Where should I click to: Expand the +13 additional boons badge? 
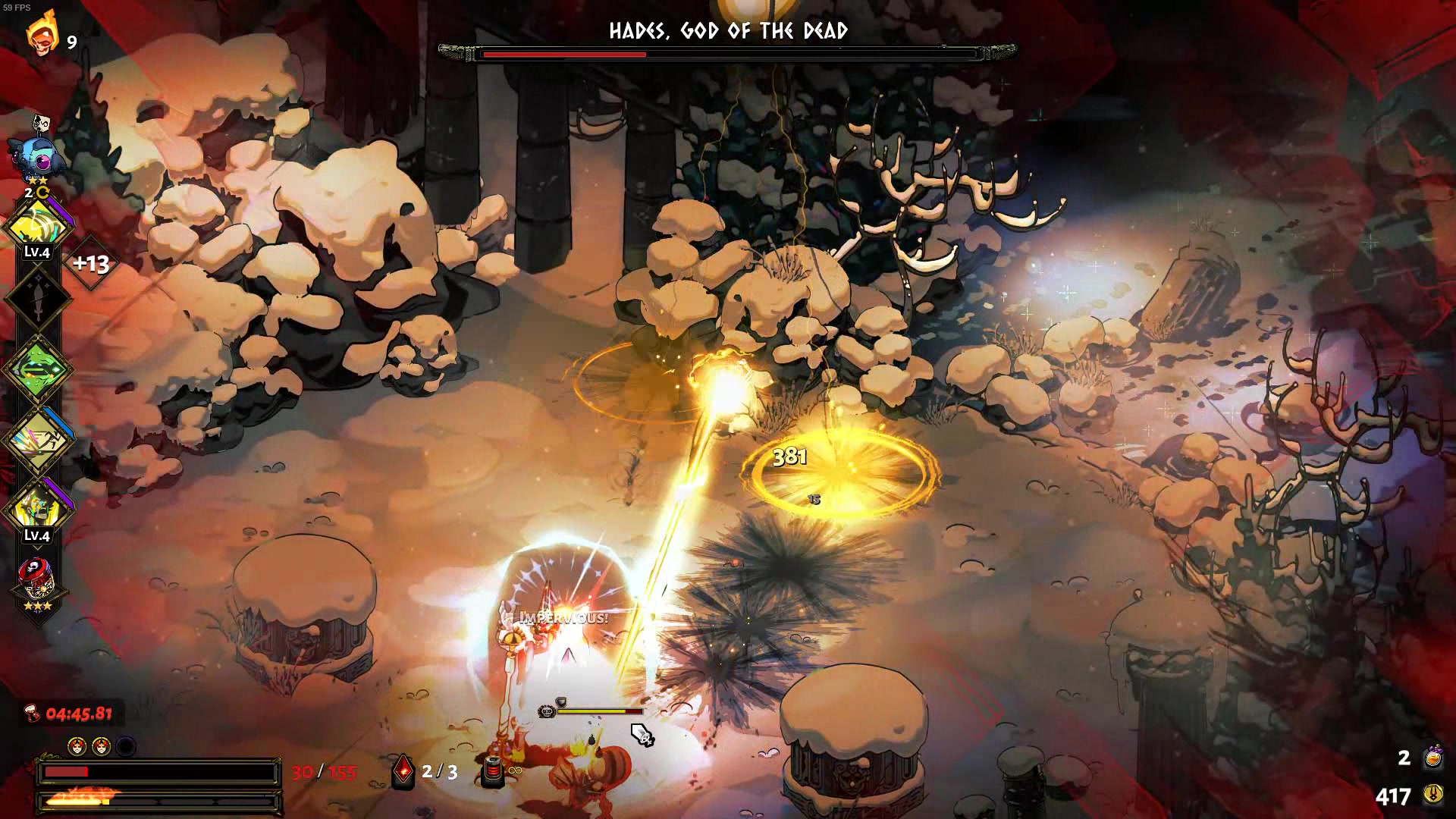91,264
